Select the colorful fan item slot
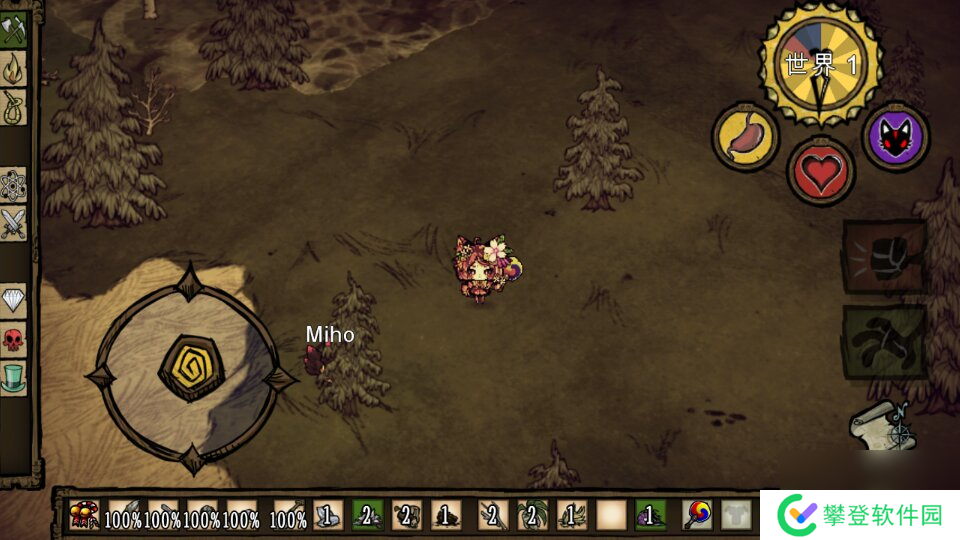The image size is (960, 540). coord(697,515)
